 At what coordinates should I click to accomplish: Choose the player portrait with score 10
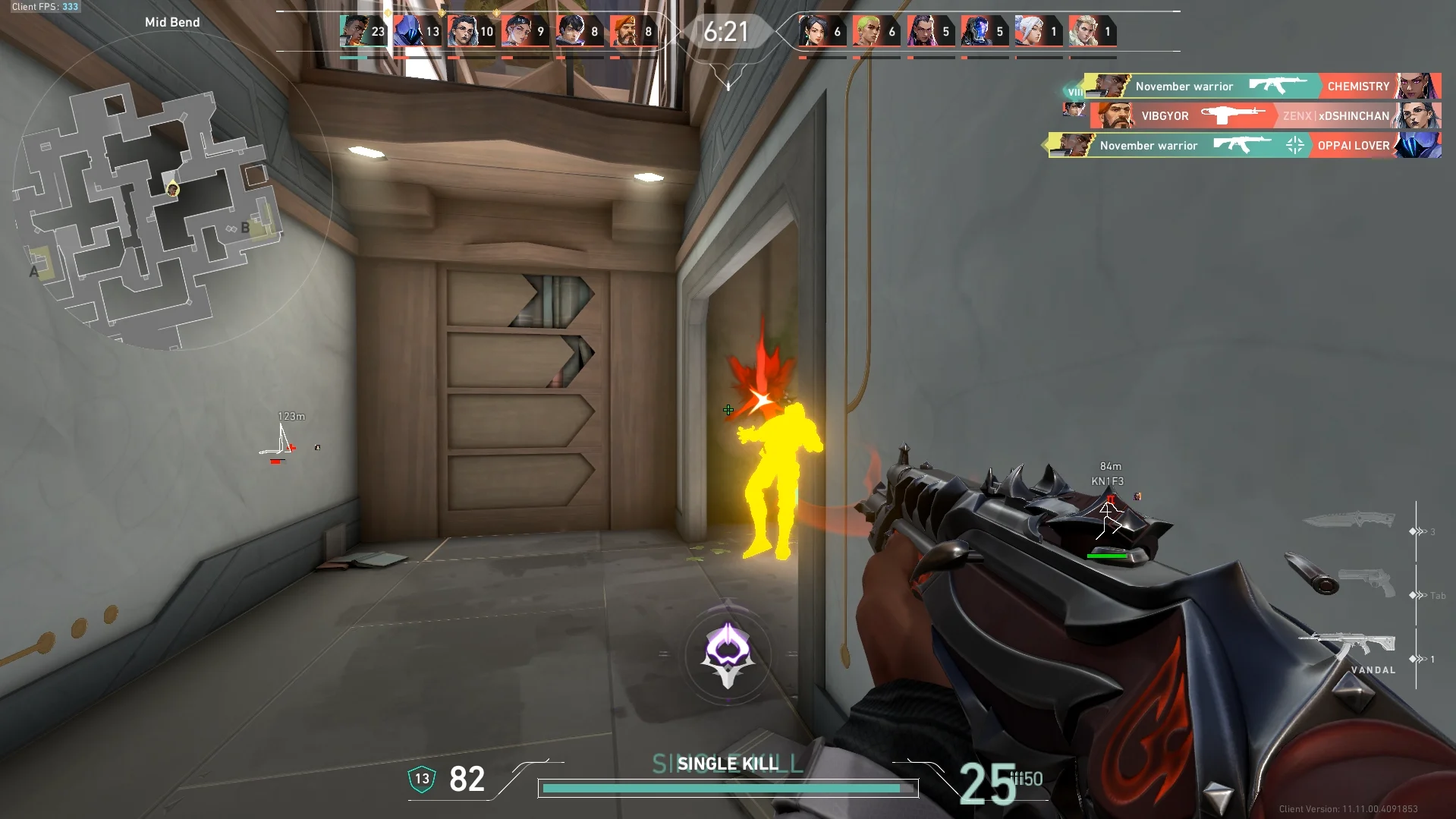[x=461, y=32]
